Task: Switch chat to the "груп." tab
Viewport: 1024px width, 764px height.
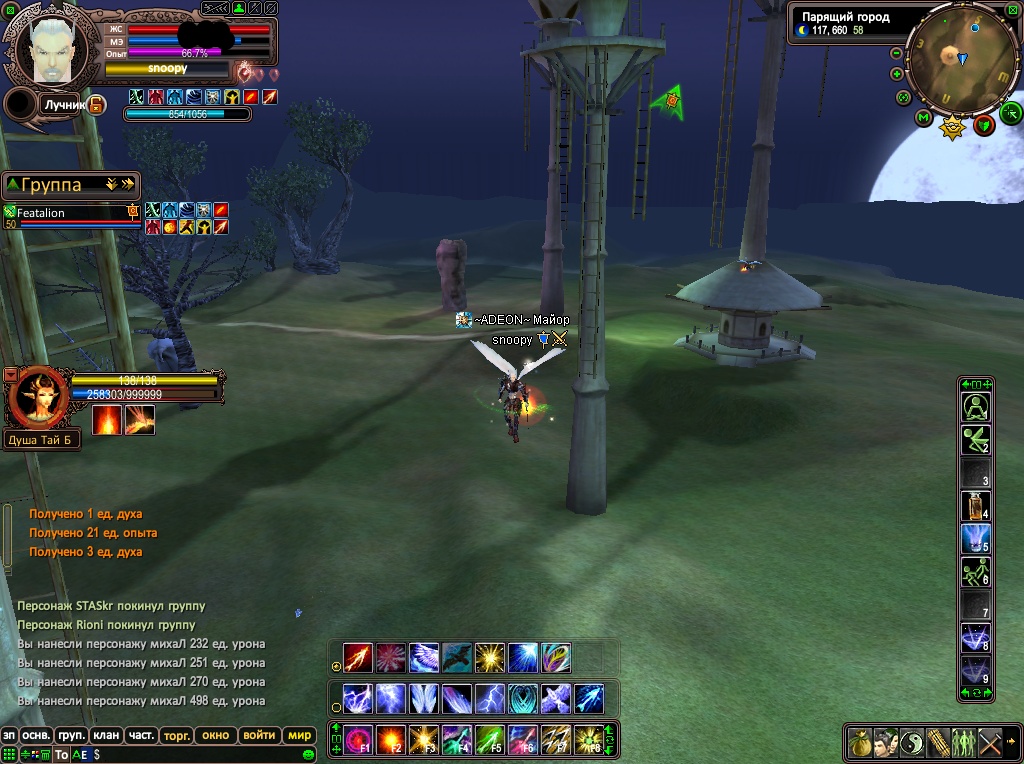Action: (70, 735)
